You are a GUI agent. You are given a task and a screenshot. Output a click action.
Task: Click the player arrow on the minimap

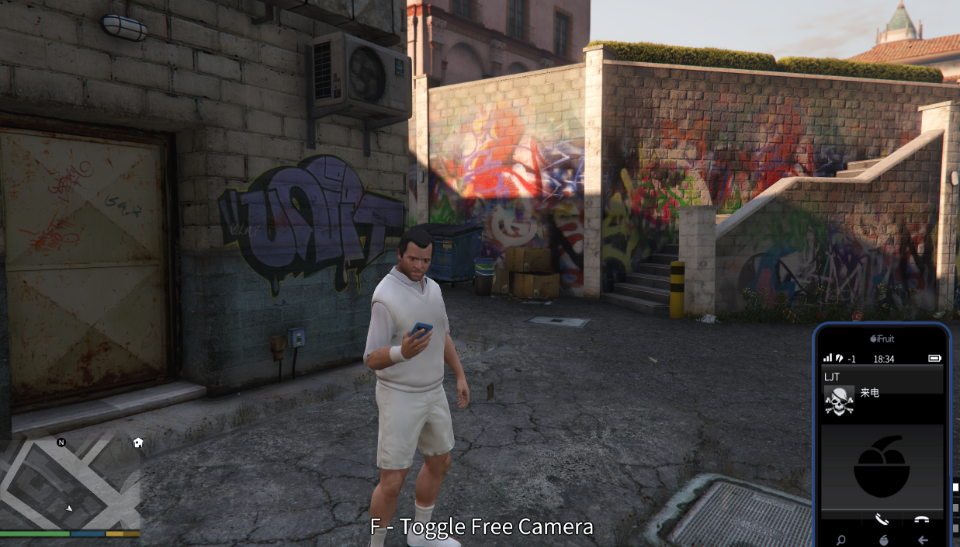click(x=69, y=508)
